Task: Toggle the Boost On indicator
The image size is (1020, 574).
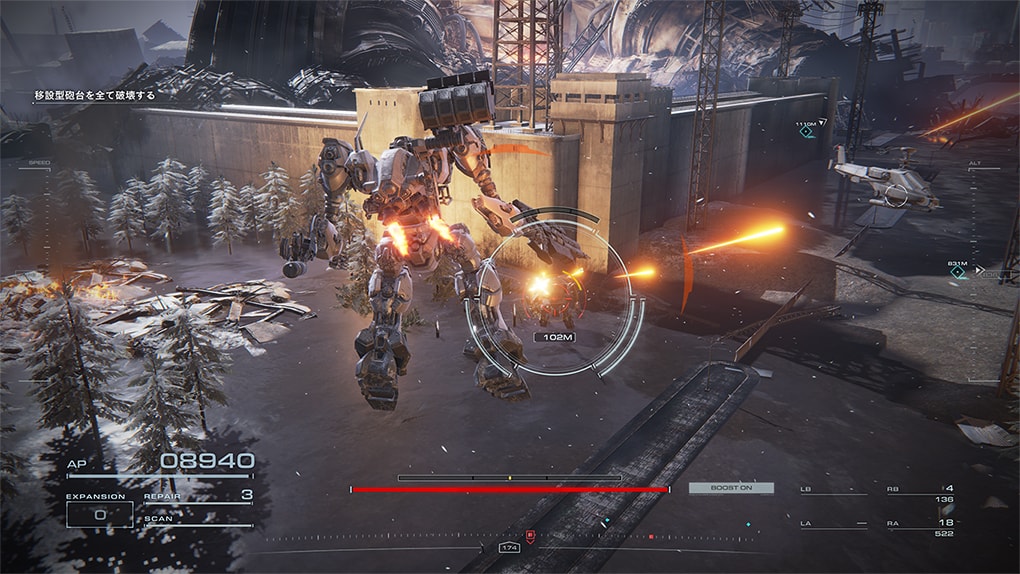Action: [x=731, y=488]
